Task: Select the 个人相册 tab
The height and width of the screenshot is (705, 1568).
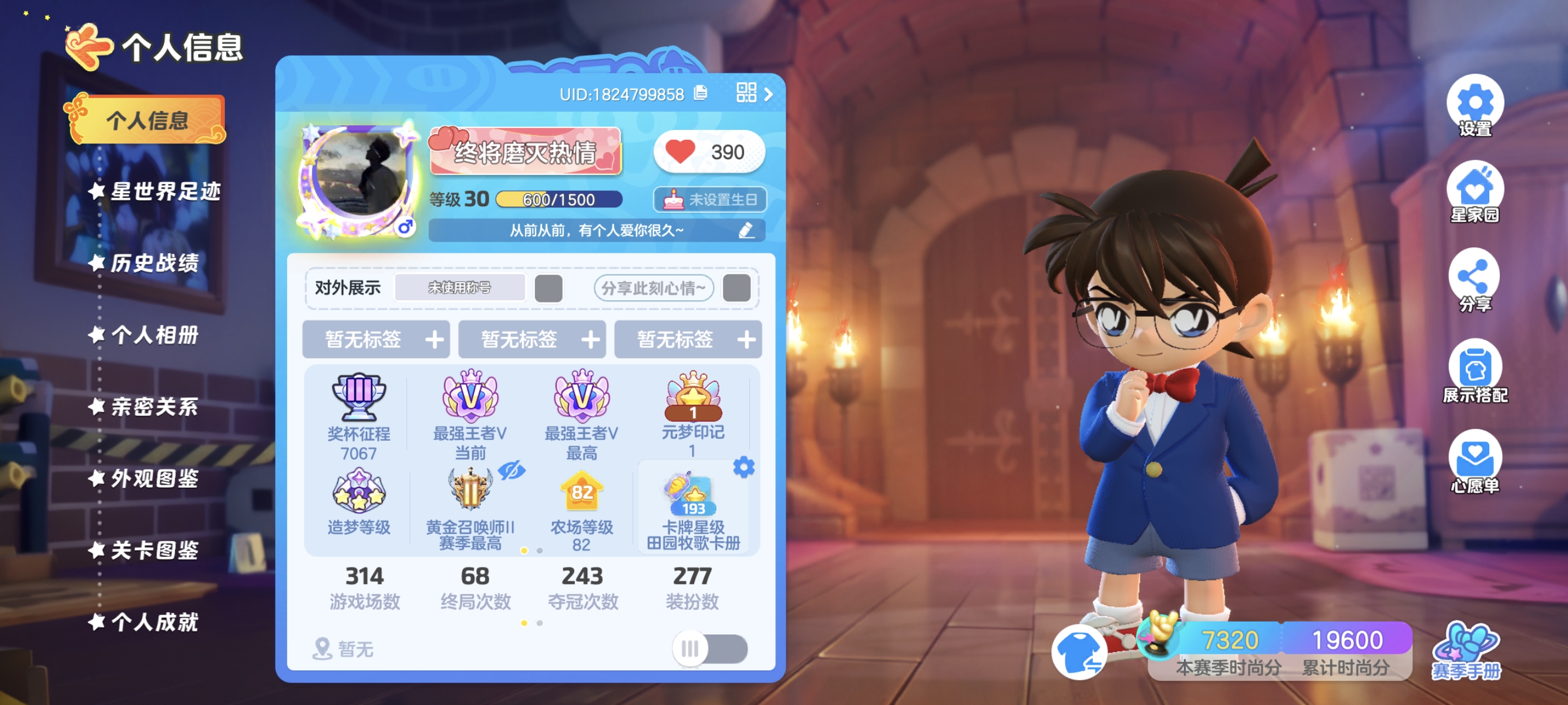Action: 154,335
